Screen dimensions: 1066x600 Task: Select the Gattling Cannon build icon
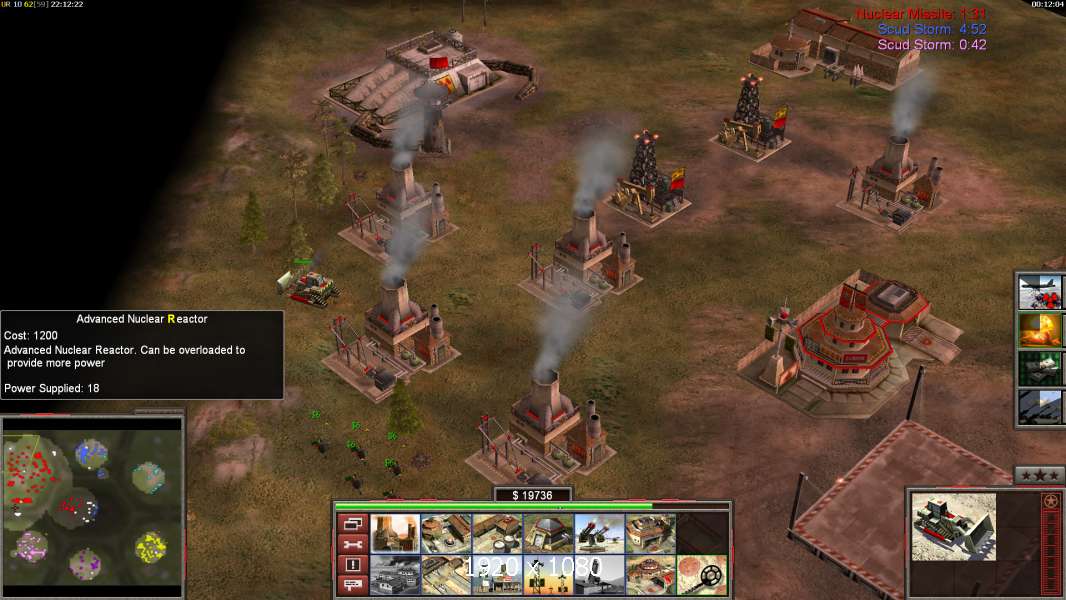(x=599, y=534)
